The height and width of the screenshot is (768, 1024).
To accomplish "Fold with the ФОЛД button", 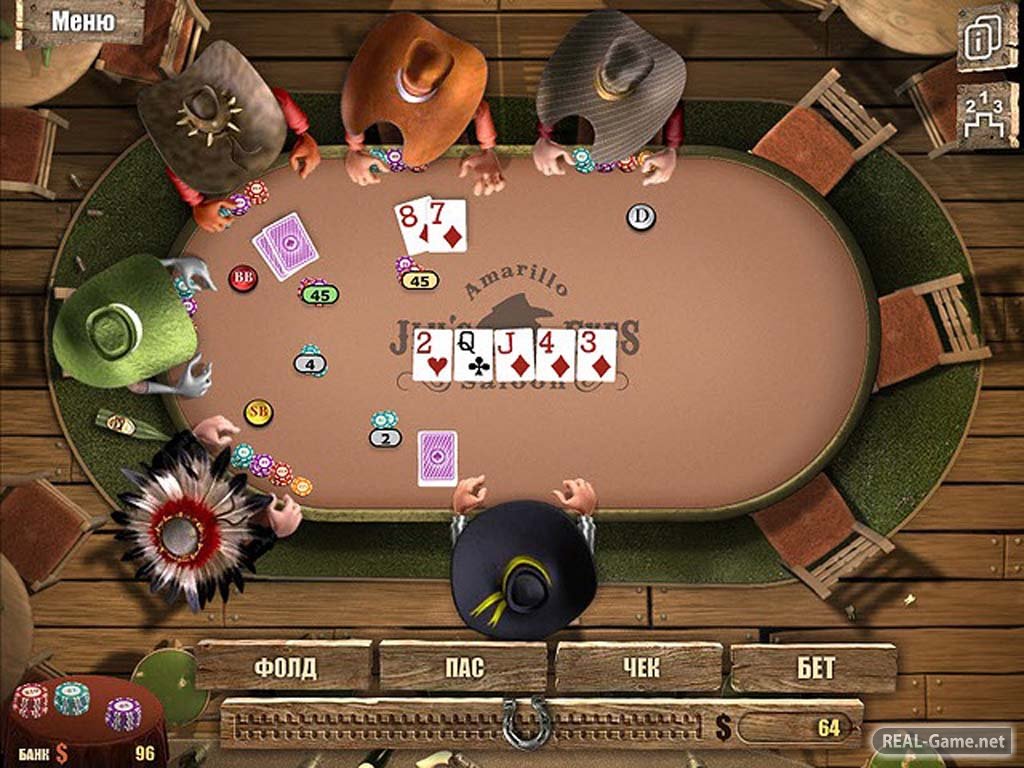I will pyautogui.click(x=285, y=667).
